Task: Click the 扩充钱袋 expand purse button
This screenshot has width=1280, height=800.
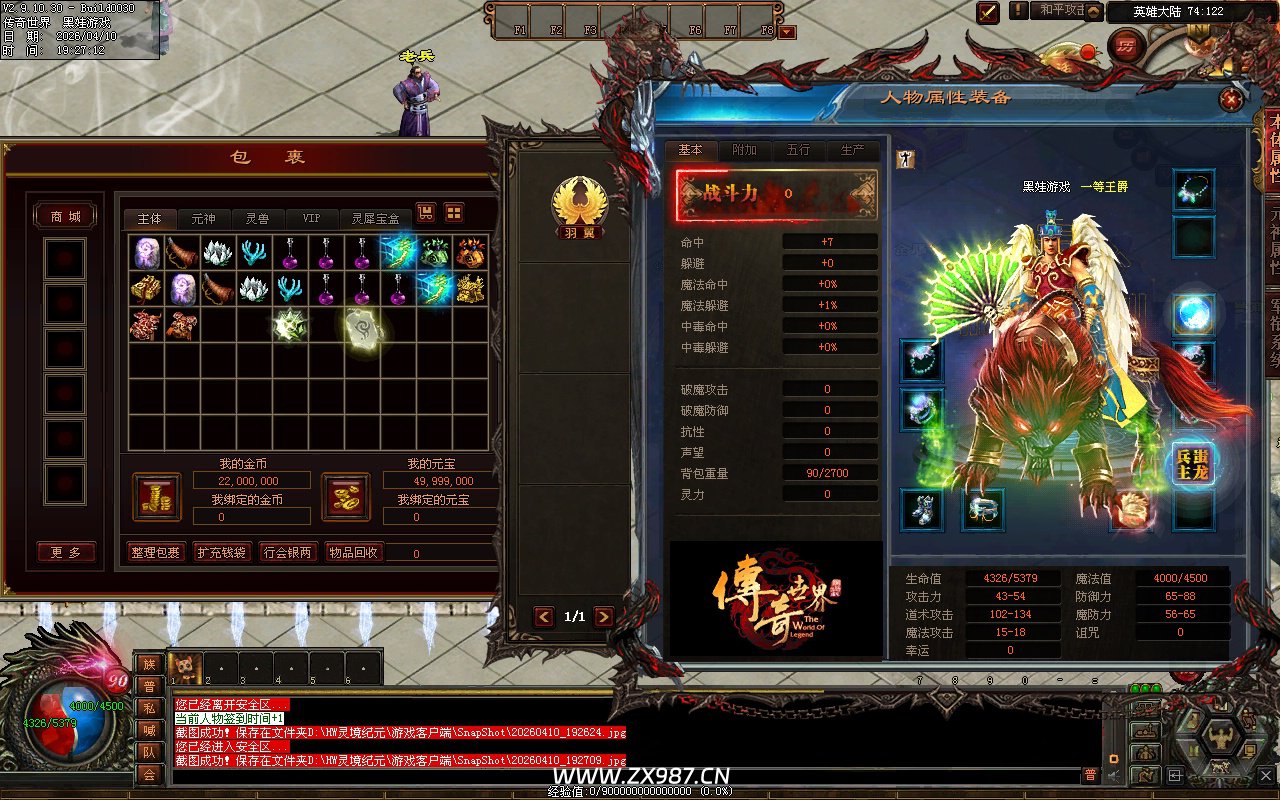Action: (x=222, y=552)
